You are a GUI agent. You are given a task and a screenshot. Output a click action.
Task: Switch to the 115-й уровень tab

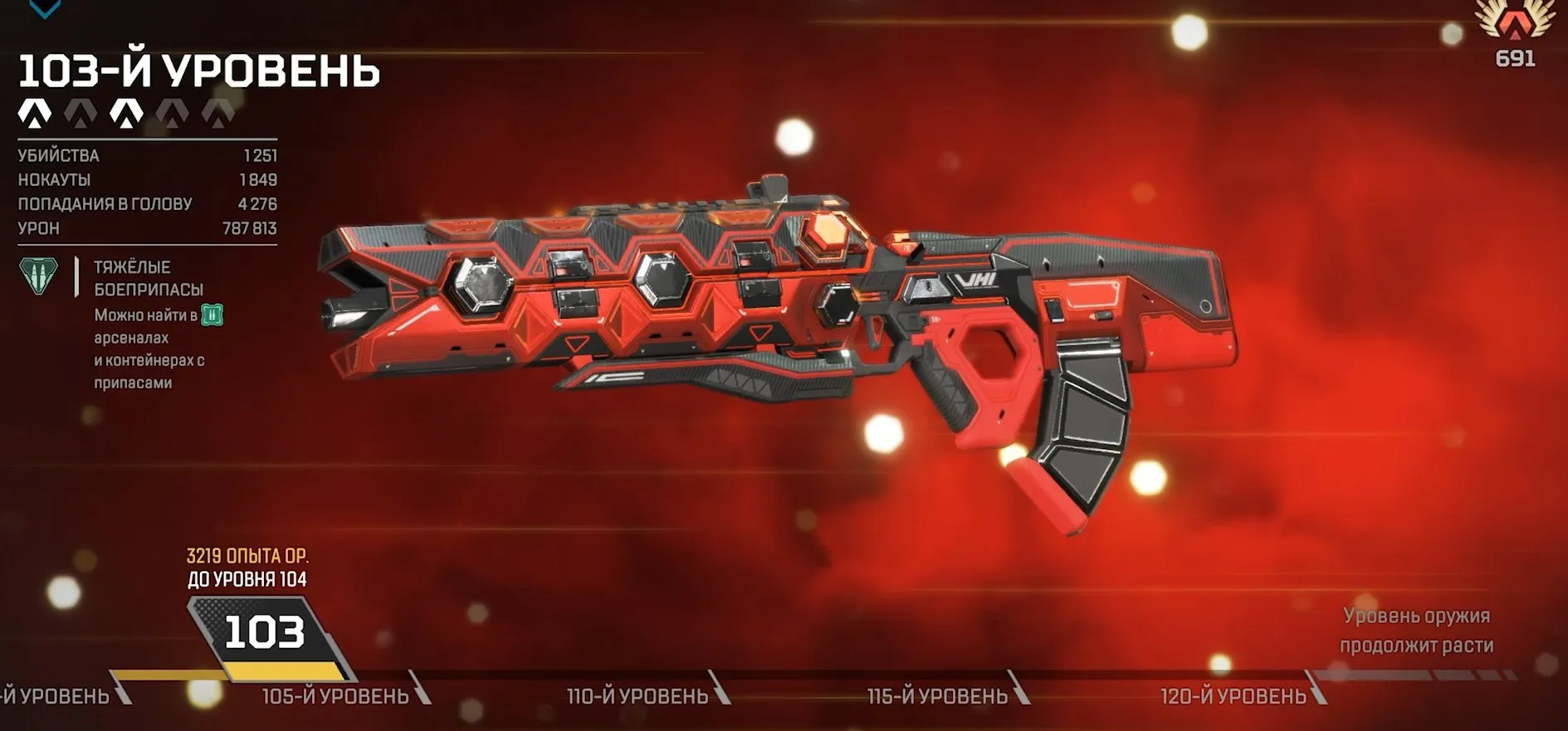(939, 695)
